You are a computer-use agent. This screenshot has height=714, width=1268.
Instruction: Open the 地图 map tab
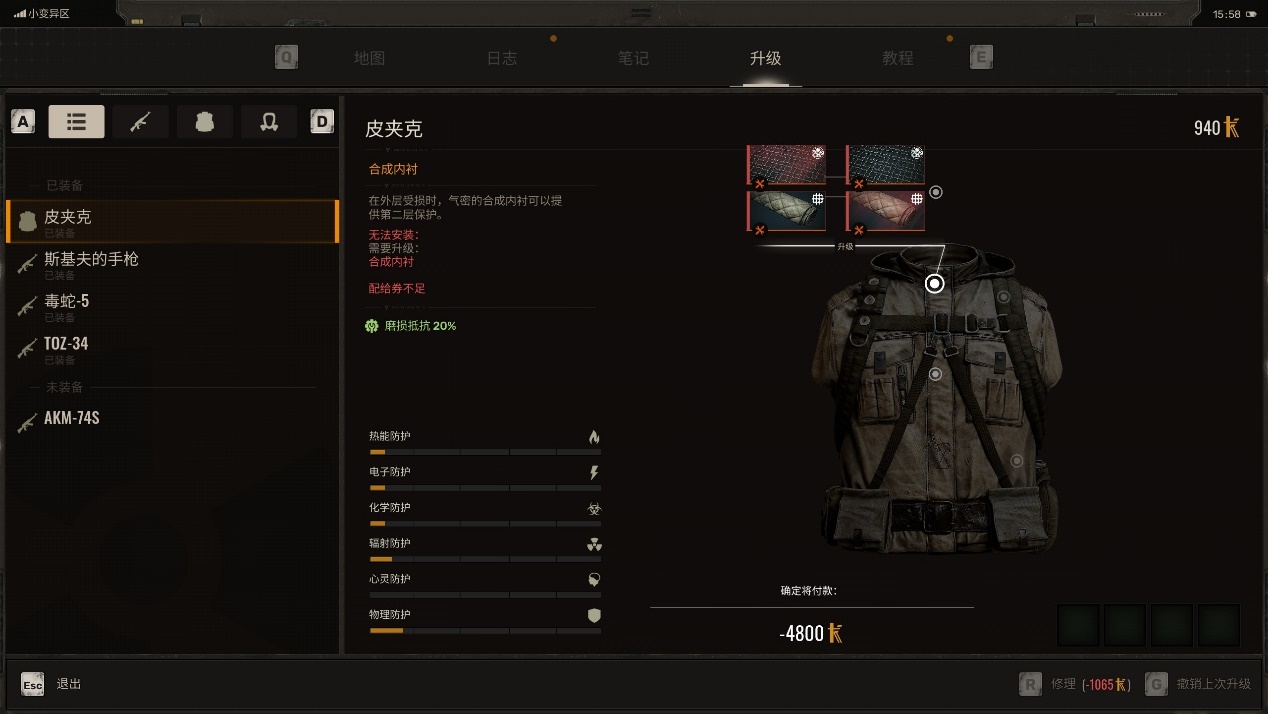click(369, 58)
